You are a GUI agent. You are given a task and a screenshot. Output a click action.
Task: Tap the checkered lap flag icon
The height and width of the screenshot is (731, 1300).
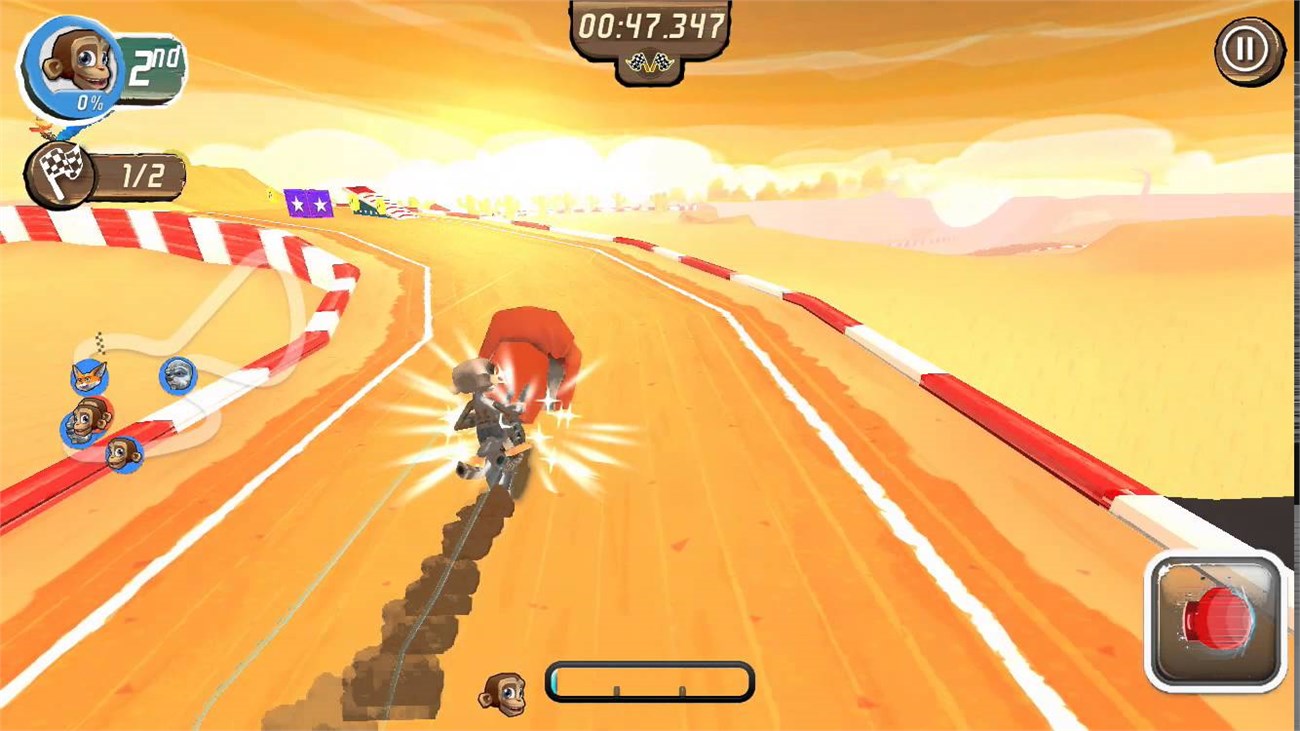[x=62, y=172]
